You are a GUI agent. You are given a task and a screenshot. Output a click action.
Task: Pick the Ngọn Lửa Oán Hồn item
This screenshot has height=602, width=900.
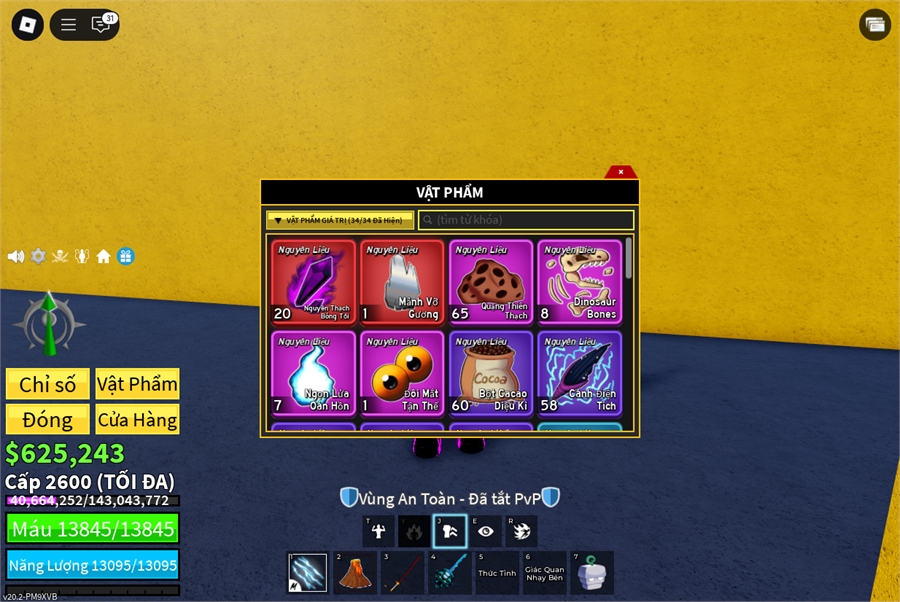pos(313,373)
